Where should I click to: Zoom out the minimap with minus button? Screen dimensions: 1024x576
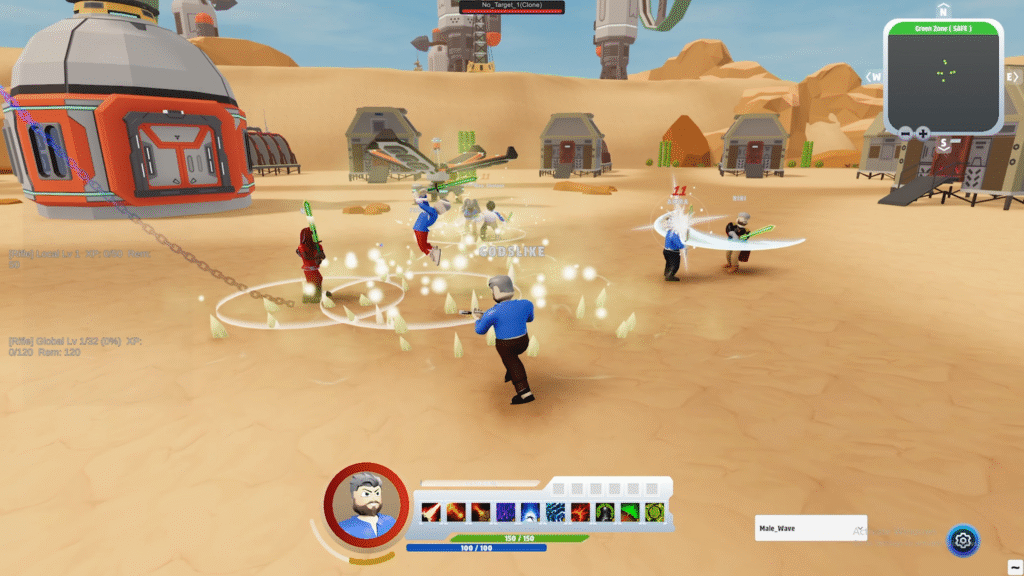point(905,133)
